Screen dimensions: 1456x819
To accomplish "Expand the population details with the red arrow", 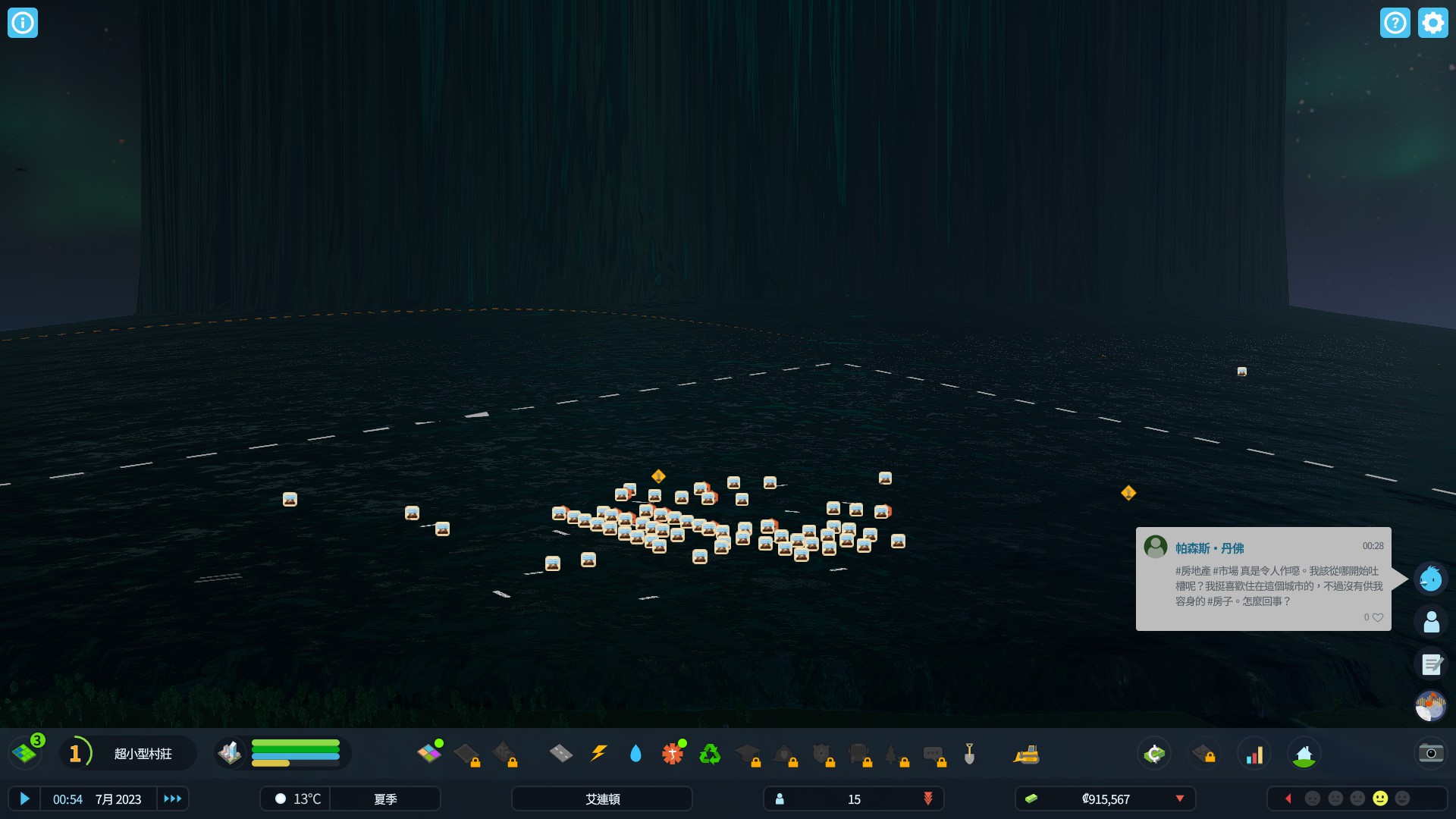I will click(928, 799).
